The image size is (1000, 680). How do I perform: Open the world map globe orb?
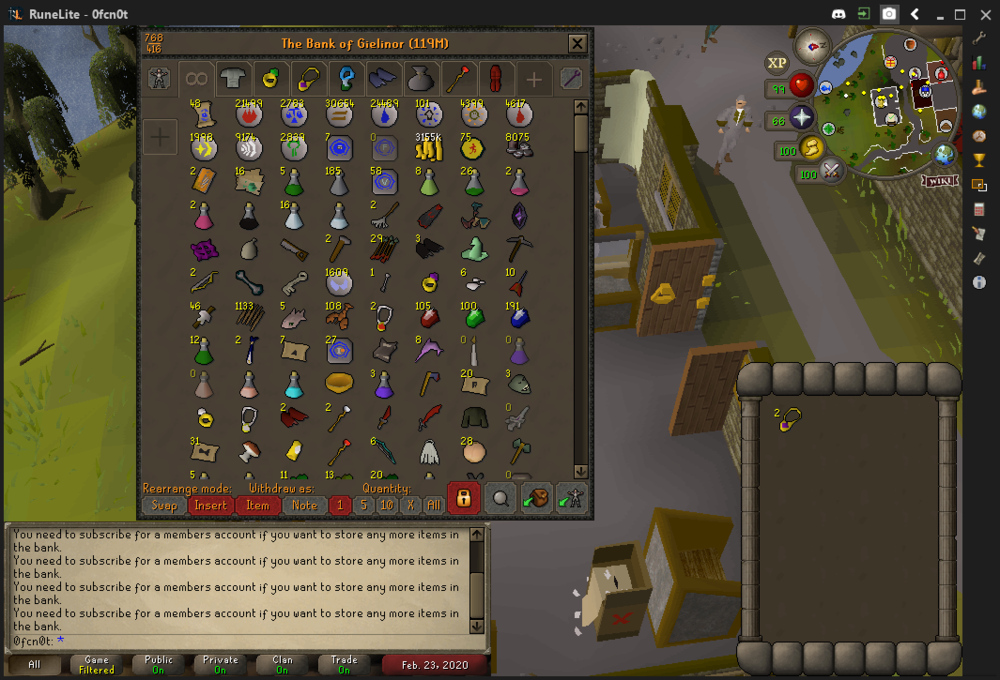(944, 155)
